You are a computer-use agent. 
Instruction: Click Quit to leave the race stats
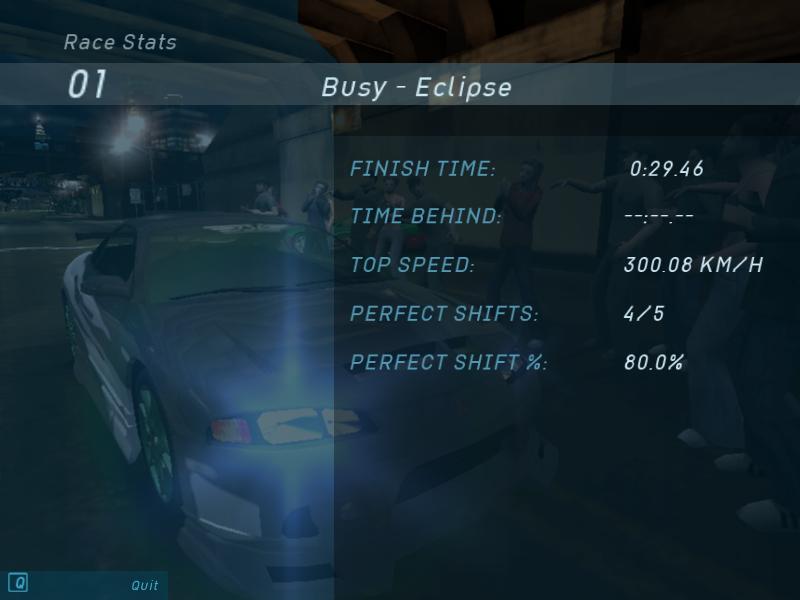pyautogui.click(x=144, y=585)
